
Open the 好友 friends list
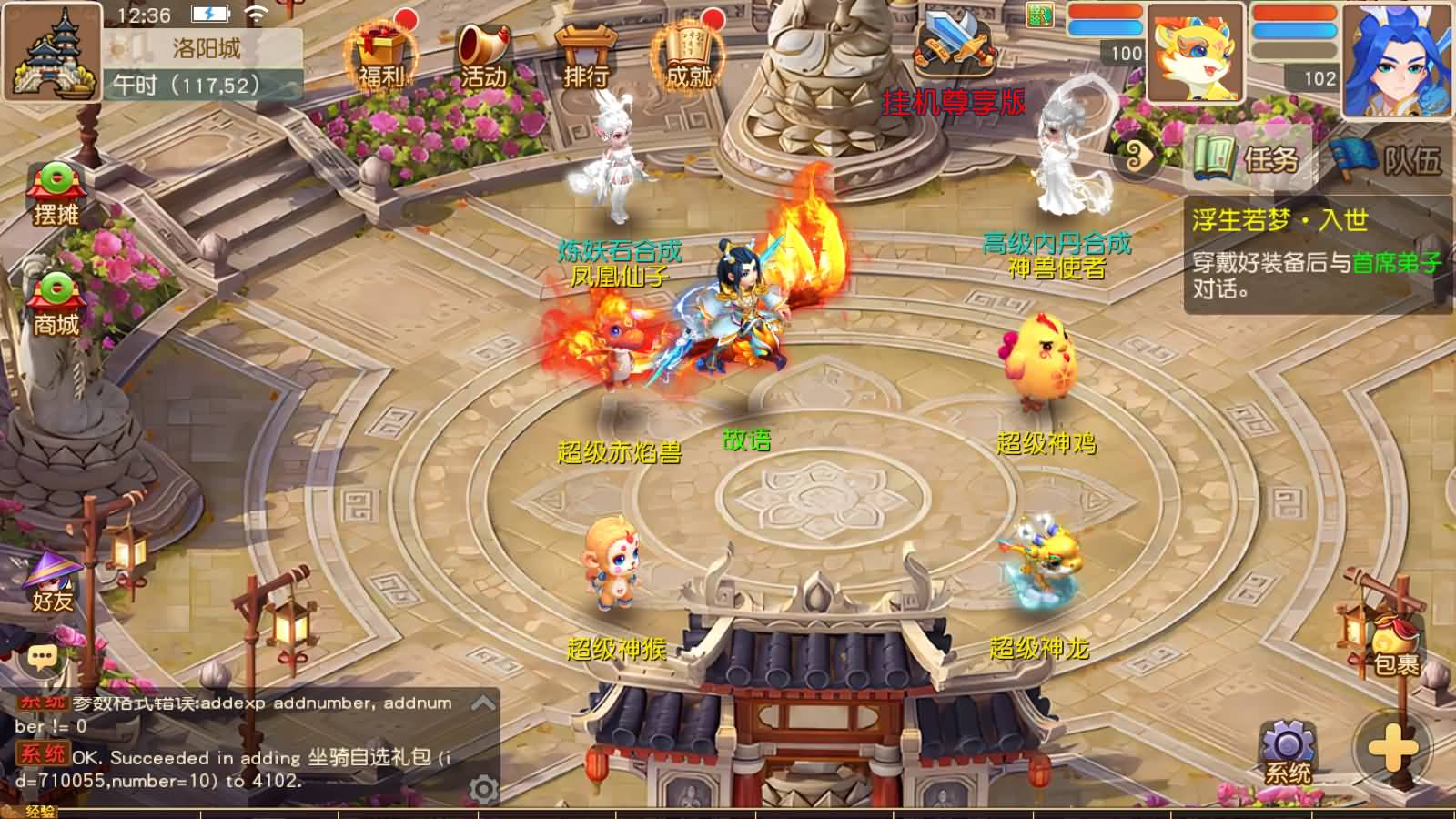point(53,582)
